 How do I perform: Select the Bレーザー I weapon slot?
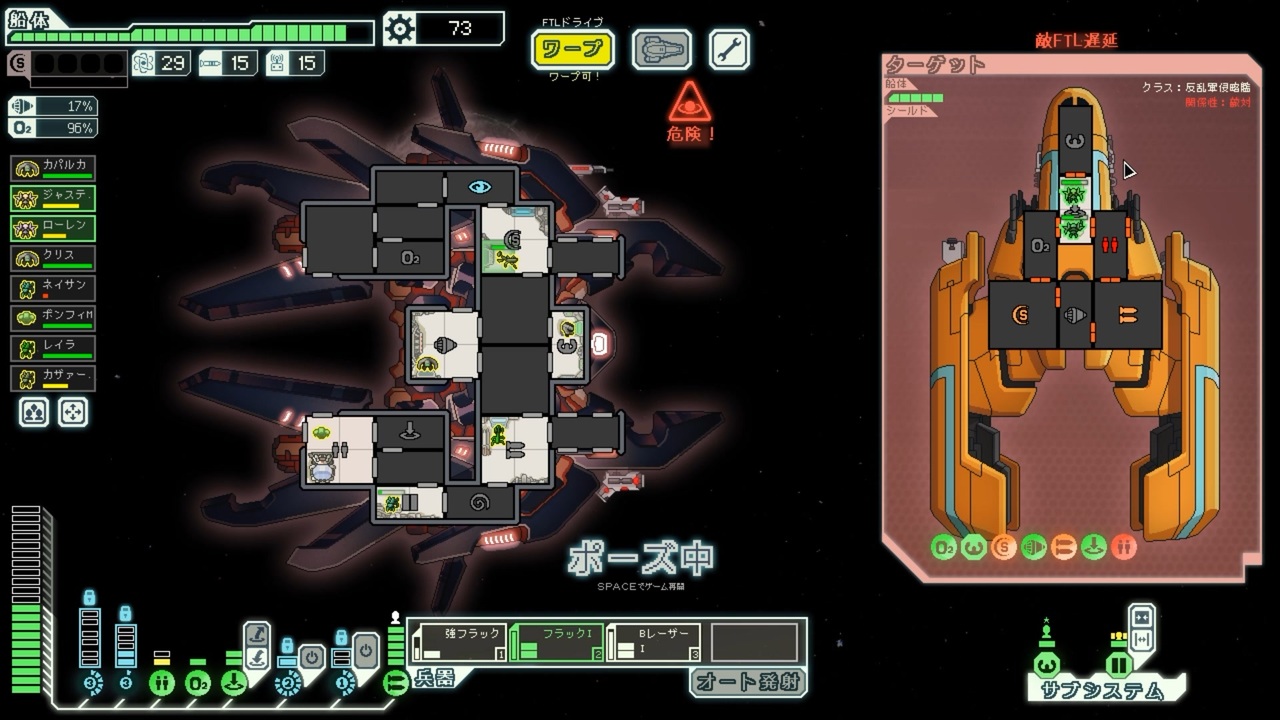click(x=654, y=642)
